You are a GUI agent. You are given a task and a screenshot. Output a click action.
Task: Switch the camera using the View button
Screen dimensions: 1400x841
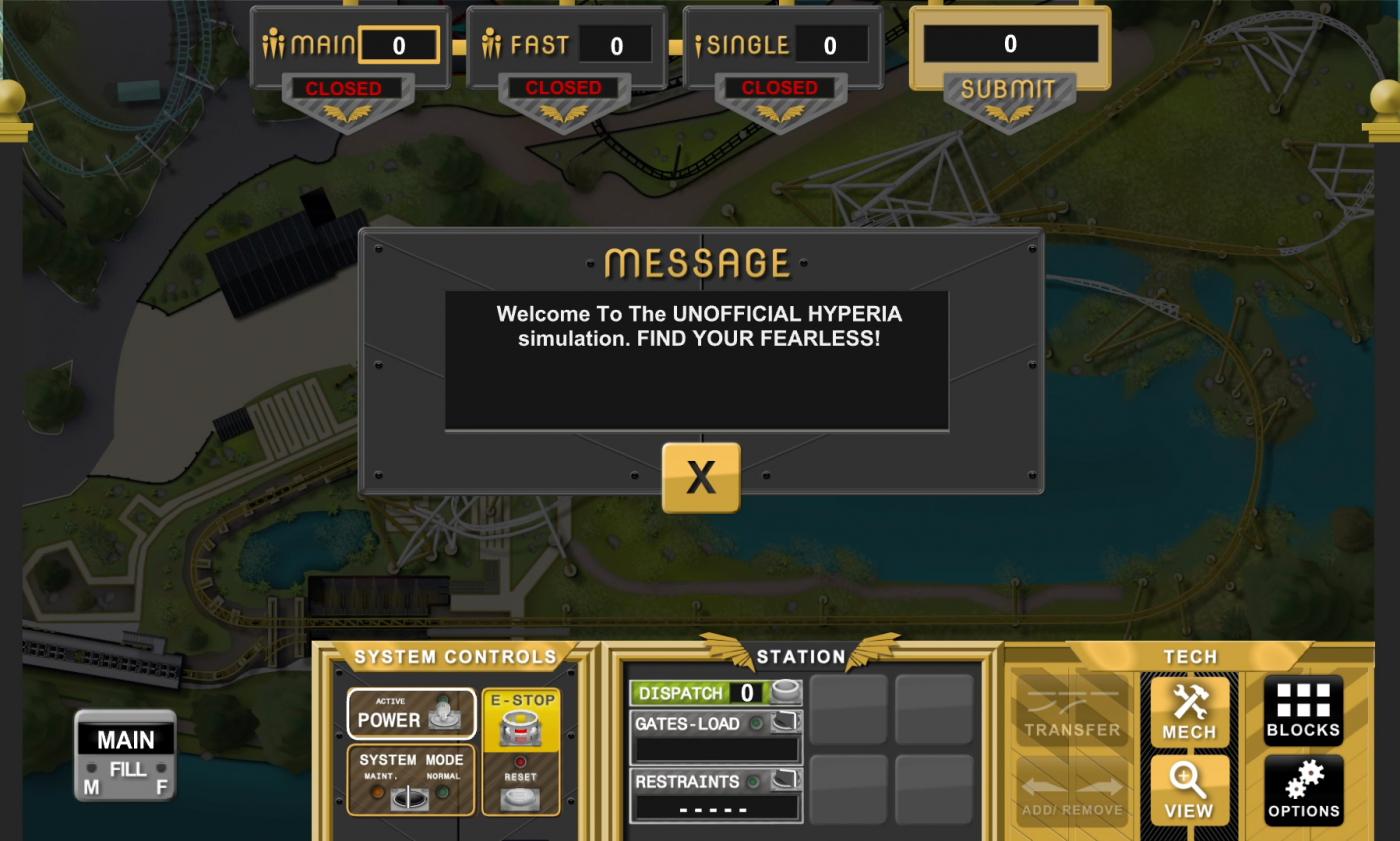tap(1189, 790)
